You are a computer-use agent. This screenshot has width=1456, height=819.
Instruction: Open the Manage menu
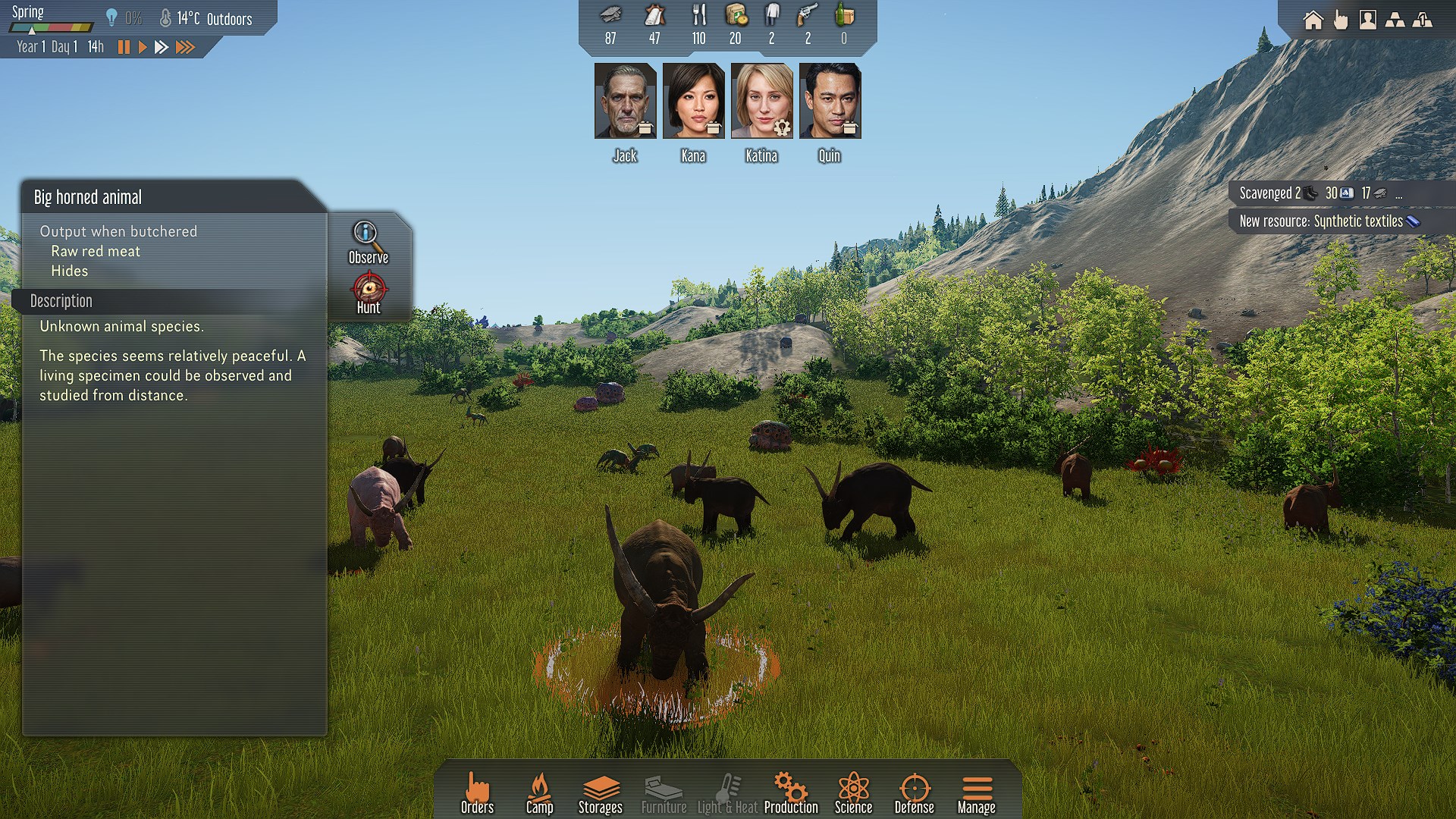pyautogui.click(x=976, y=793)
